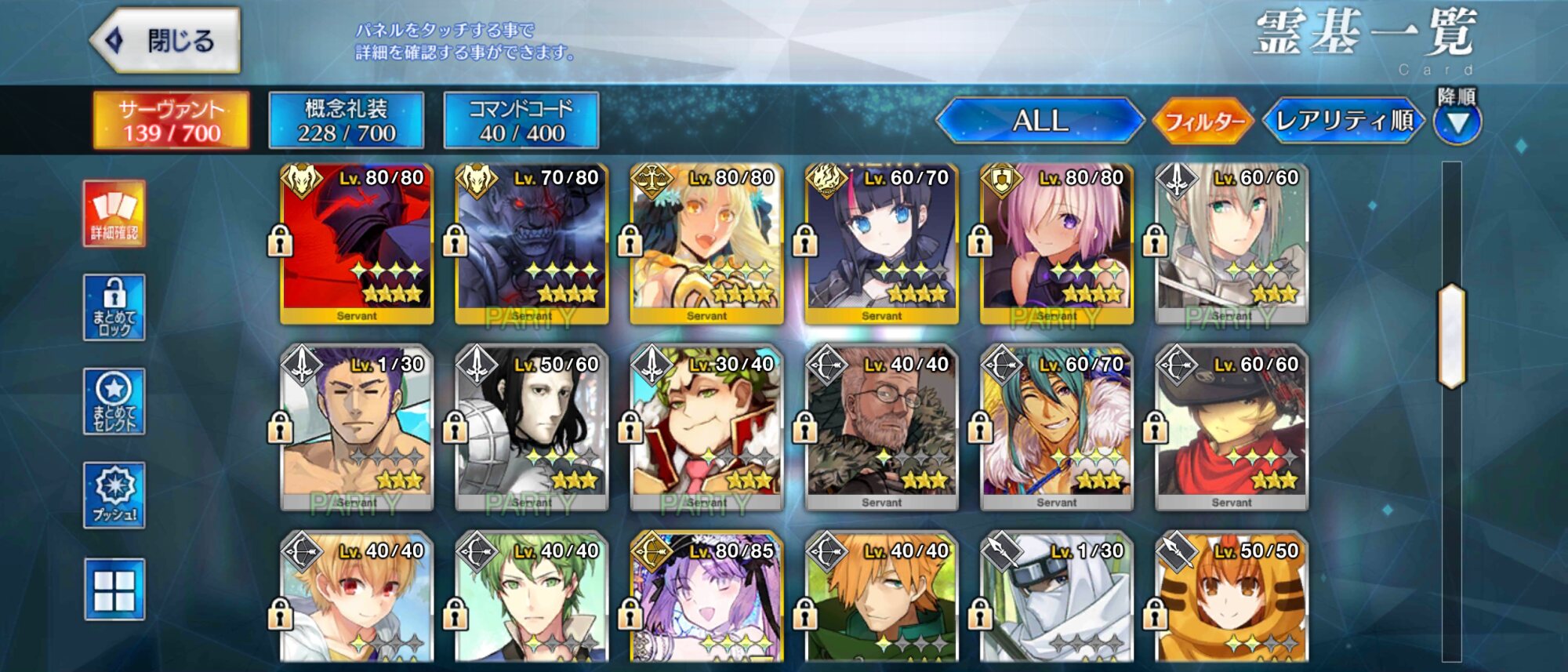Select the ALL class filter button
Image resolution: width=1568 pixels, height=672 pixels.
1040,121
